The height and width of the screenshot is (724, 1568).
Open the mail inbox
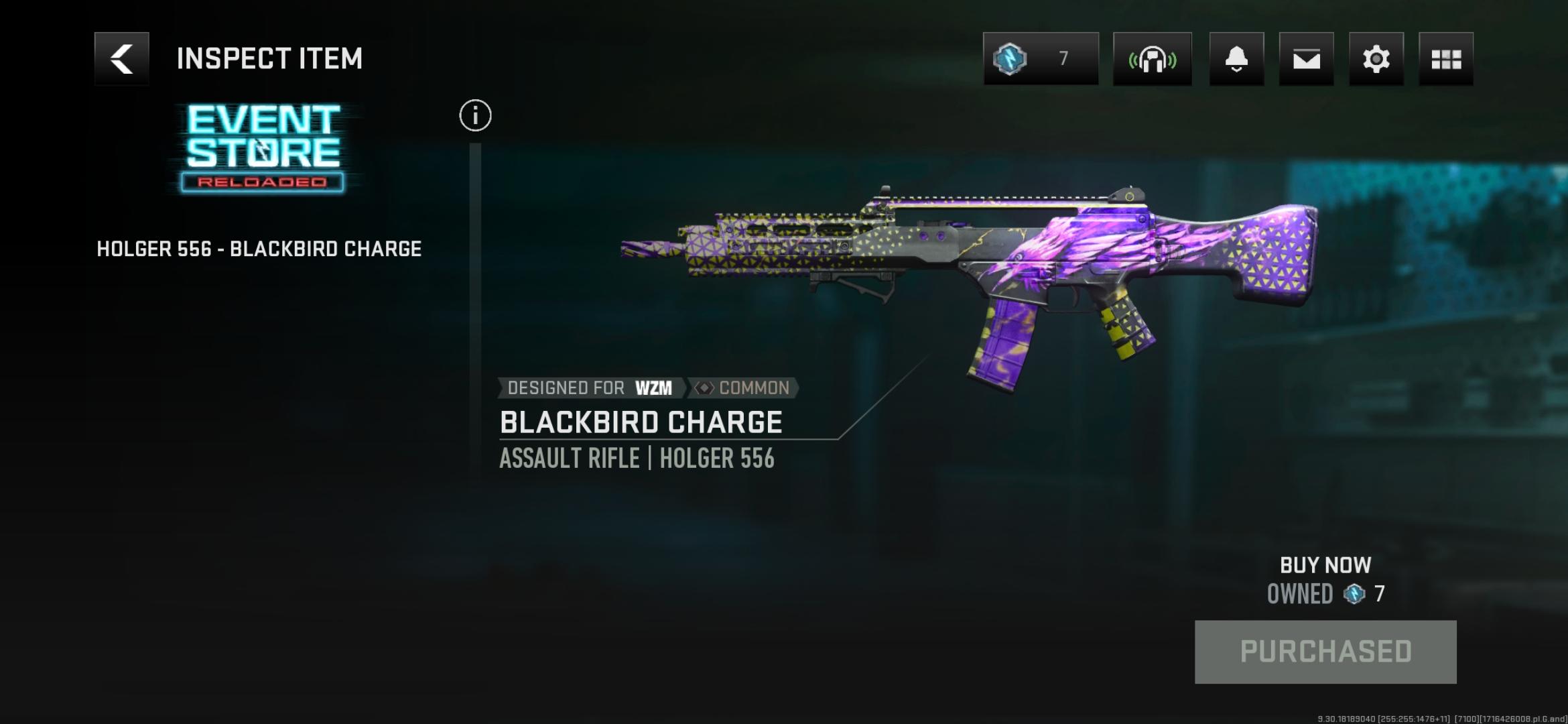[1306, 59]
